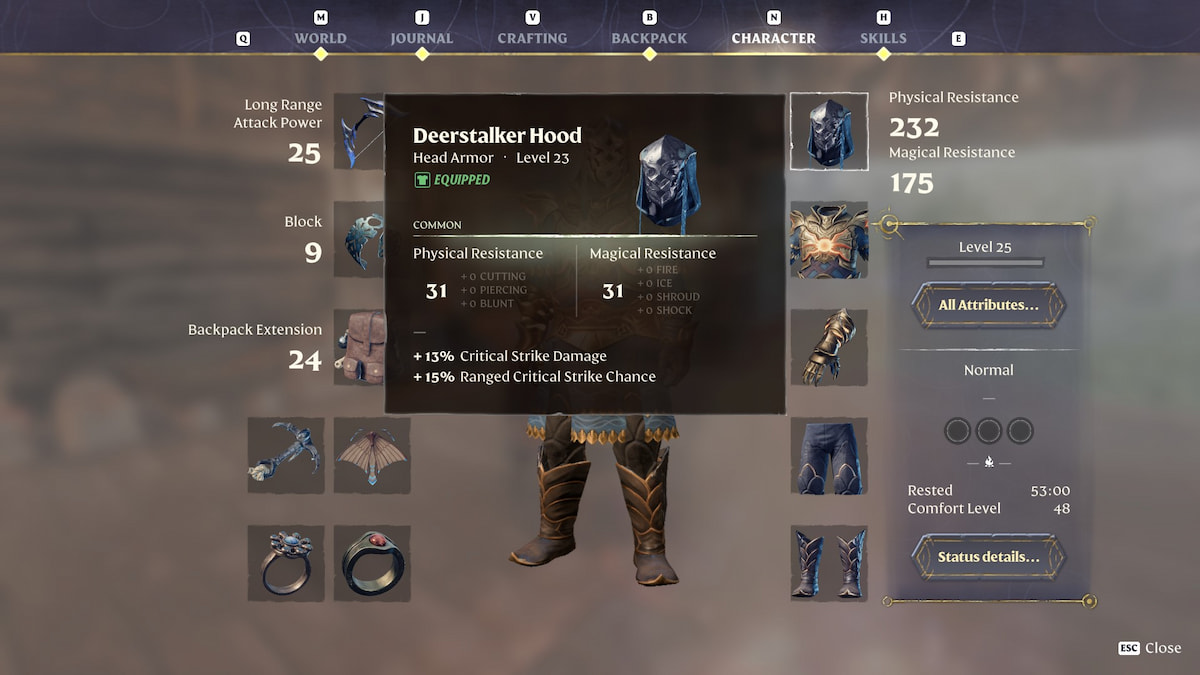Select the ring with blue gem
Viewport: 1200px width, 675px height.
pyautogui.click(x=286, y=563)
